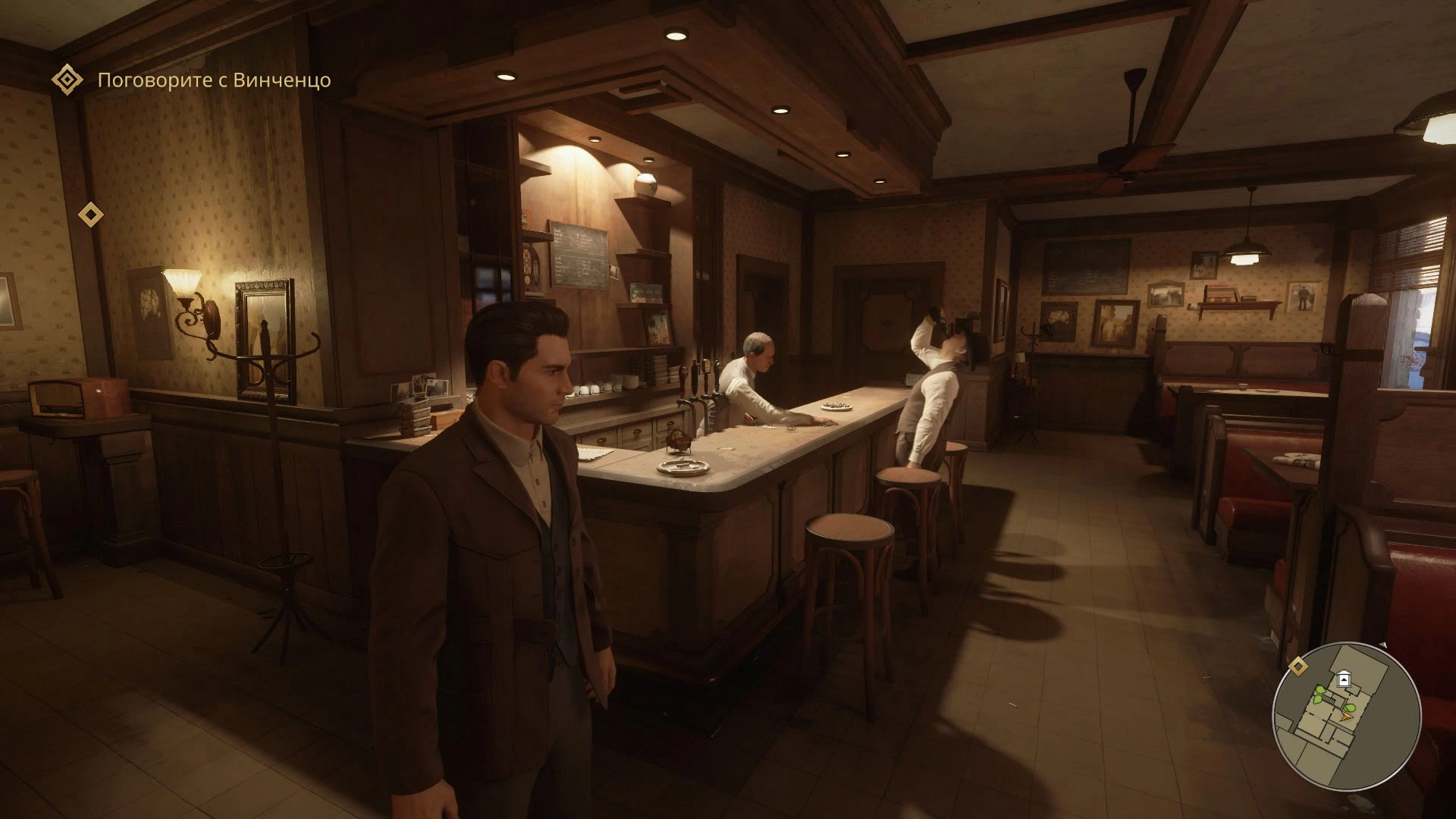Click the gold objective diamond on the minimap edge

(x=1298, y=666)
